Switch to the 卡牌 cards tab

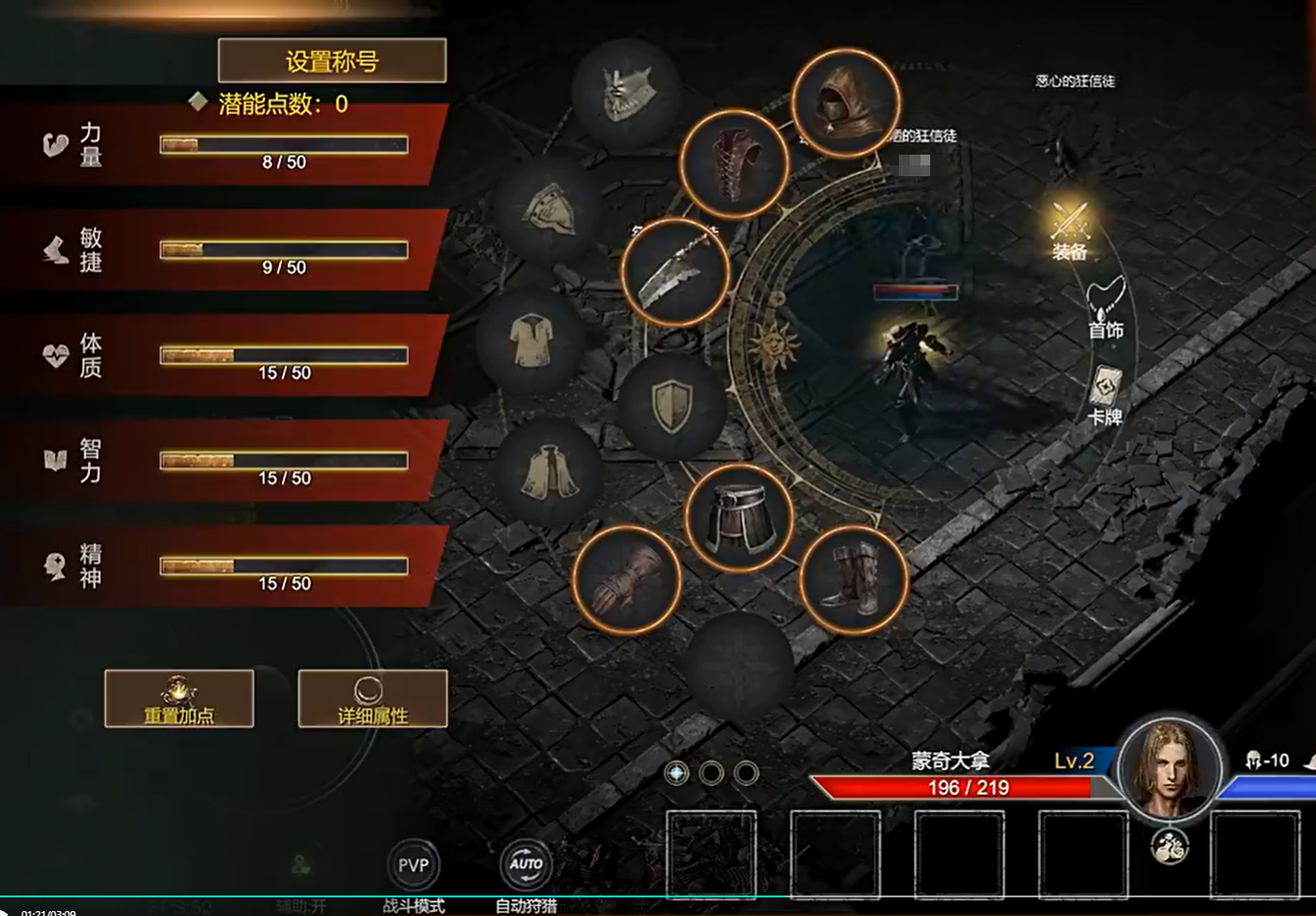pos(1105,396)
